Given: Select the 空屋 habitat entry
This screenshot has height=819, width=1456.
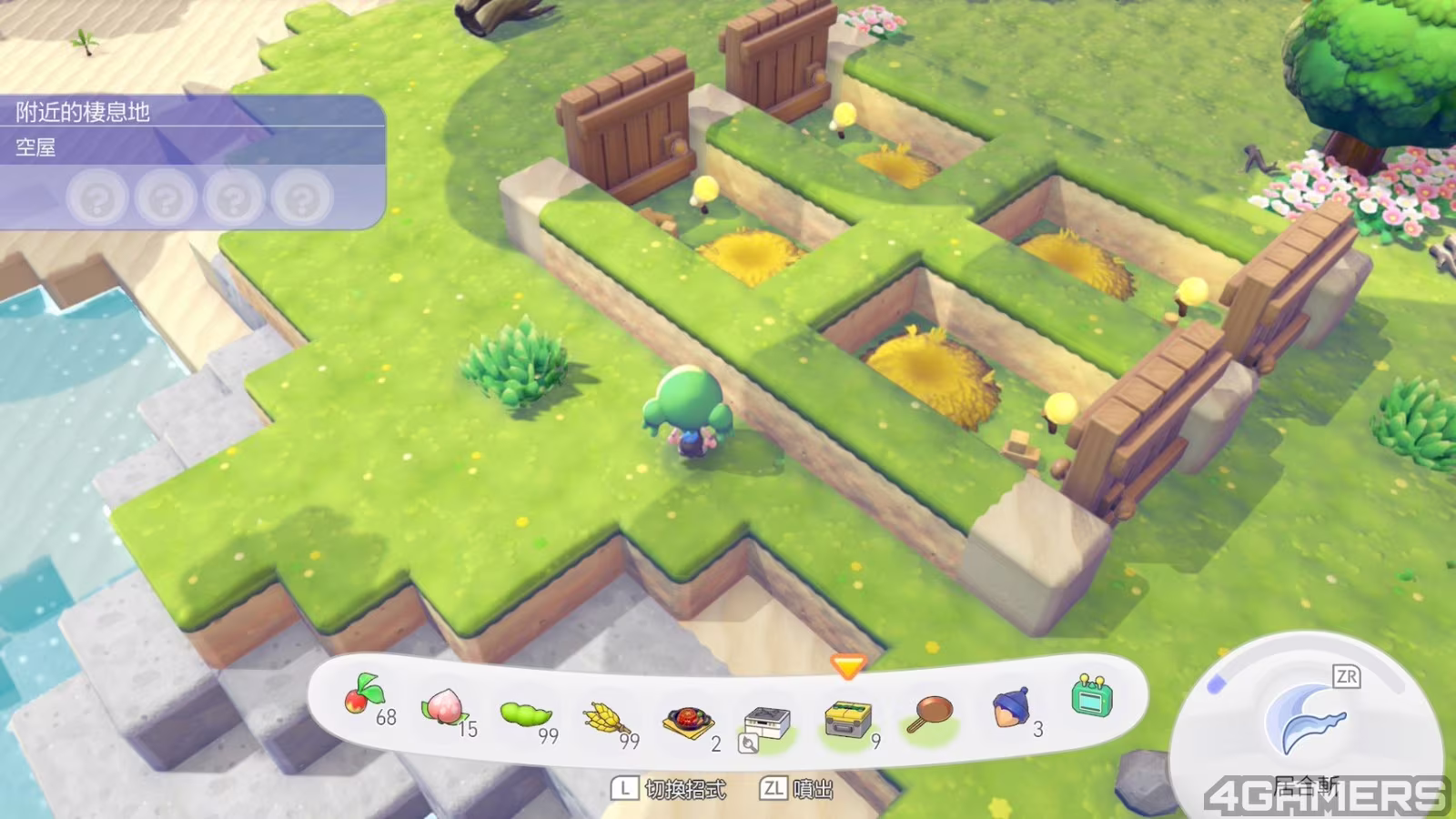Looking at the screenshot, I should (36, 147).
